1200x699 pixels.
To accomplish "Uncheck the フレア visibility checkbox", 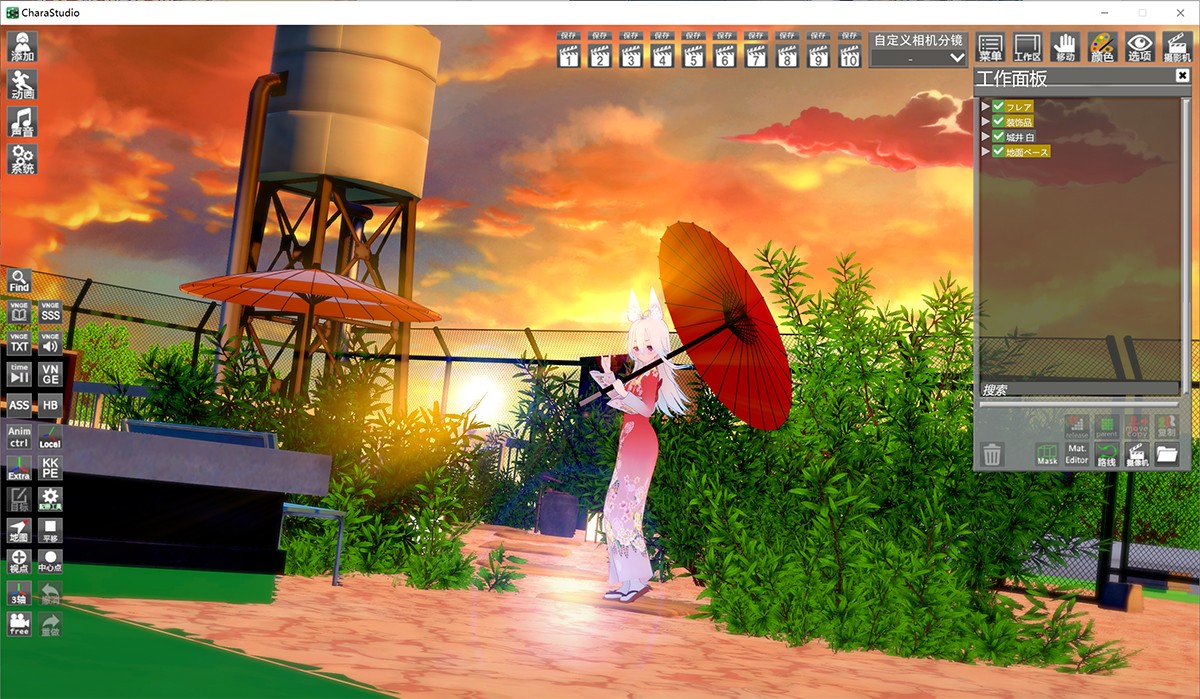I will [998, 106].
